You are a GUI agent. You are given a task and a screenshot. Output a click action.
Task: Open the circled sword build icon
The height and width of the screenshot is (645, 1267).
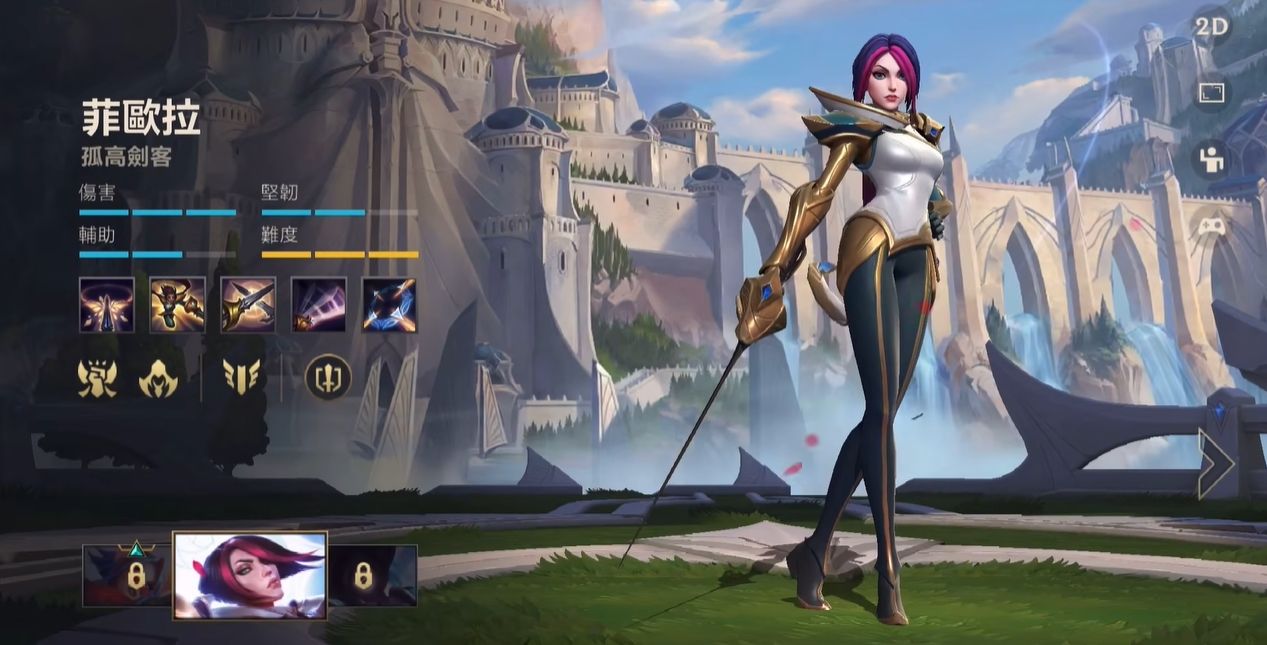(328, 378)
